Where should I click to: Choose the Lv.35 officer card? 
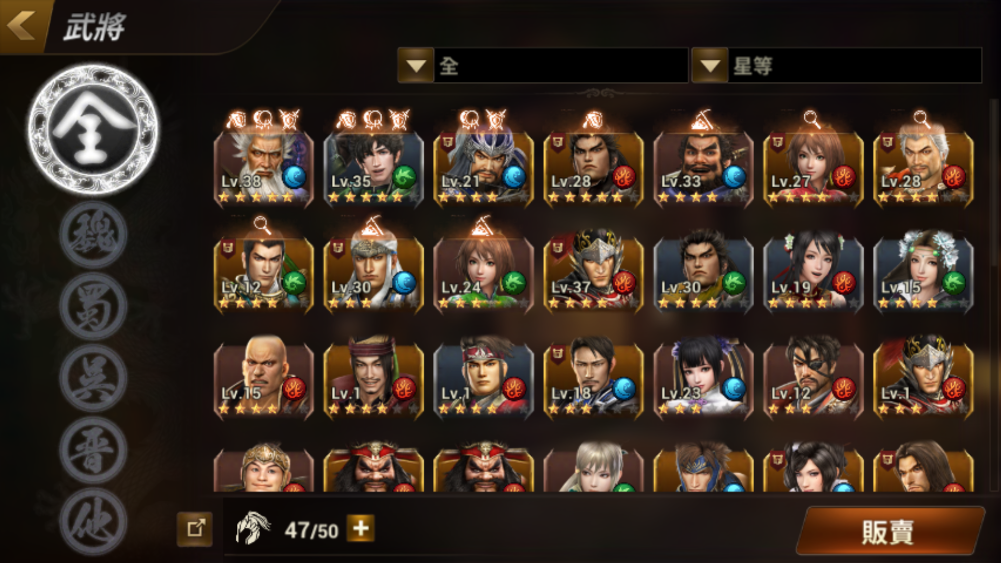tap(373, 167)
